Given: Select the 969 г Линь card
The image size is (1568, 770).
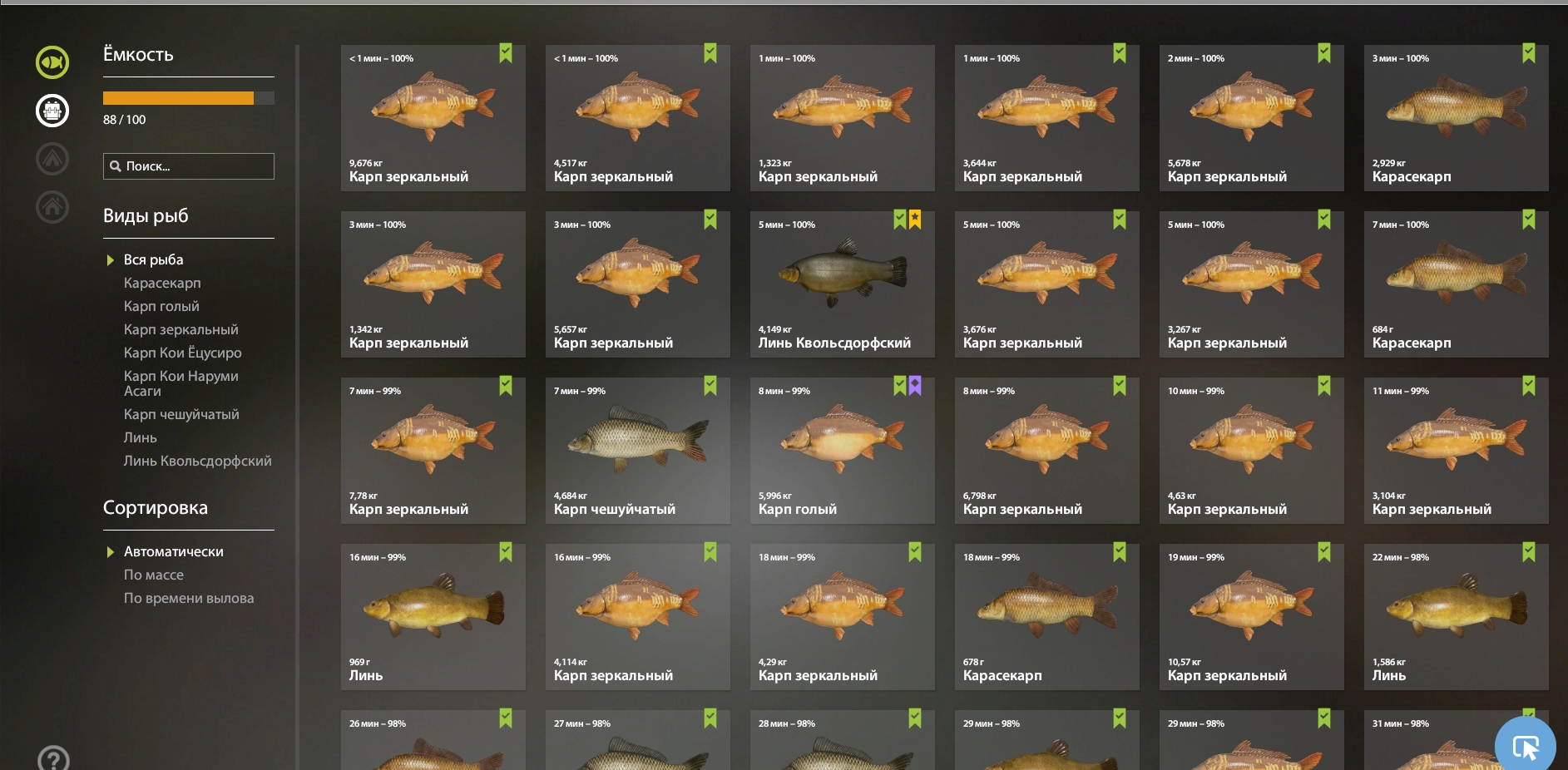Looking at the screenshot, I should 433,617.
